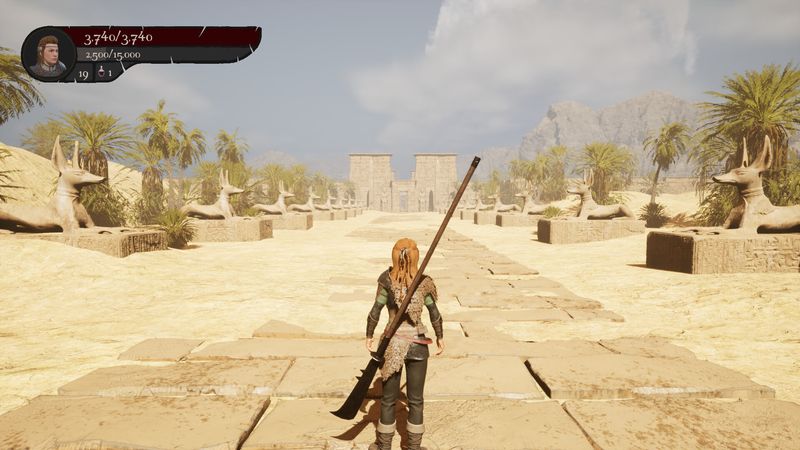This screenshot has width=800, height=450.
Task: Select the health potion flask icon
Action: pyautogui.click(x=100, y=73)
